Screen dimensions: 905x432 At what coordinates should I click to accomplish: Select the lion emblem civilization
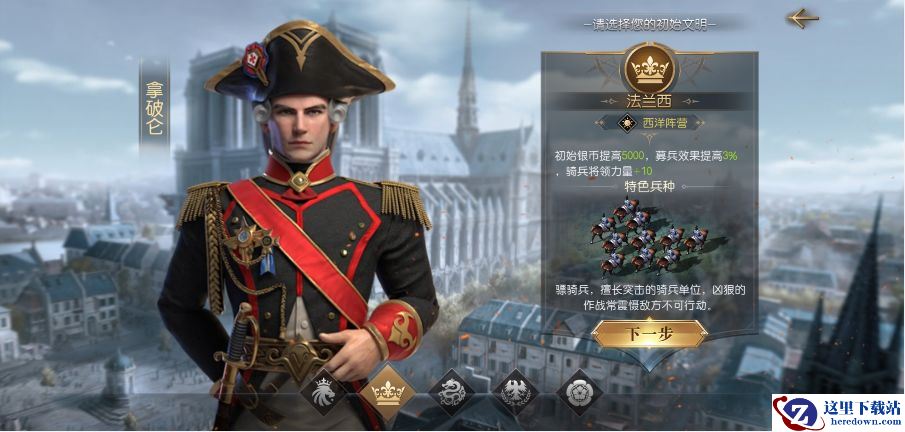pos(325,391)
